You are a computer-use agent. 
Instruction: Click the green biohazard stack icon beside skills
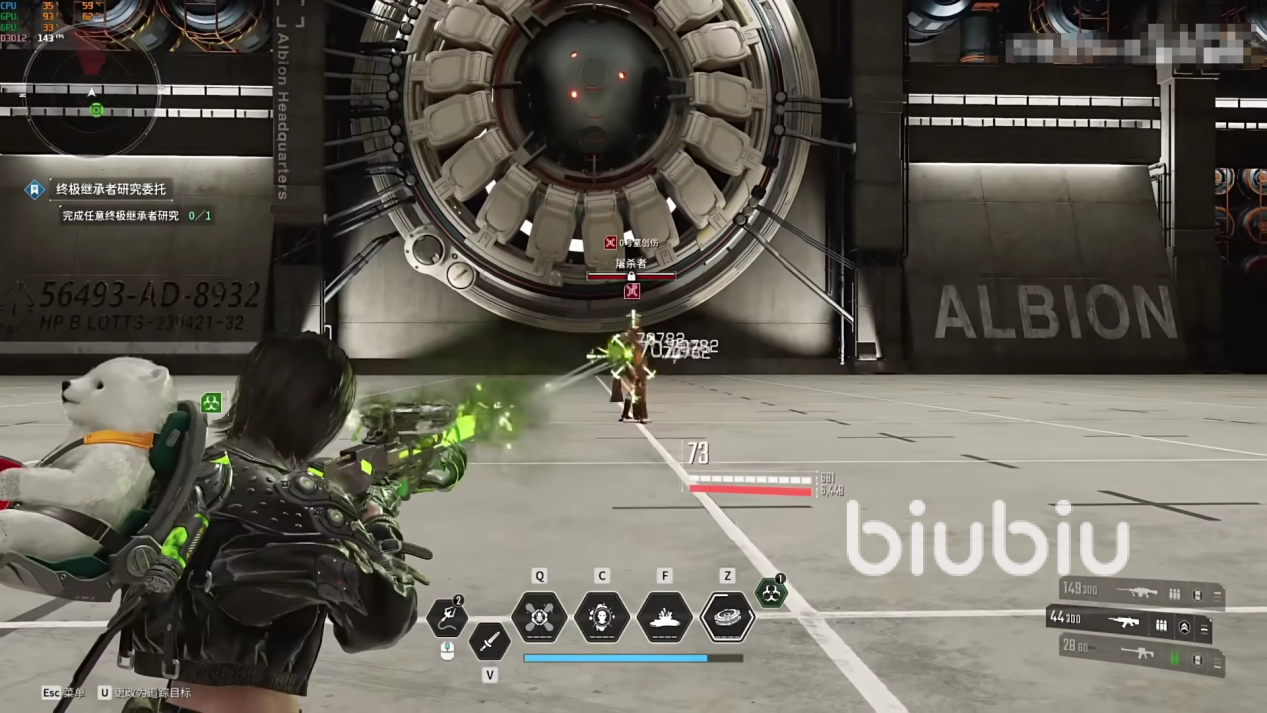[770, 593]
